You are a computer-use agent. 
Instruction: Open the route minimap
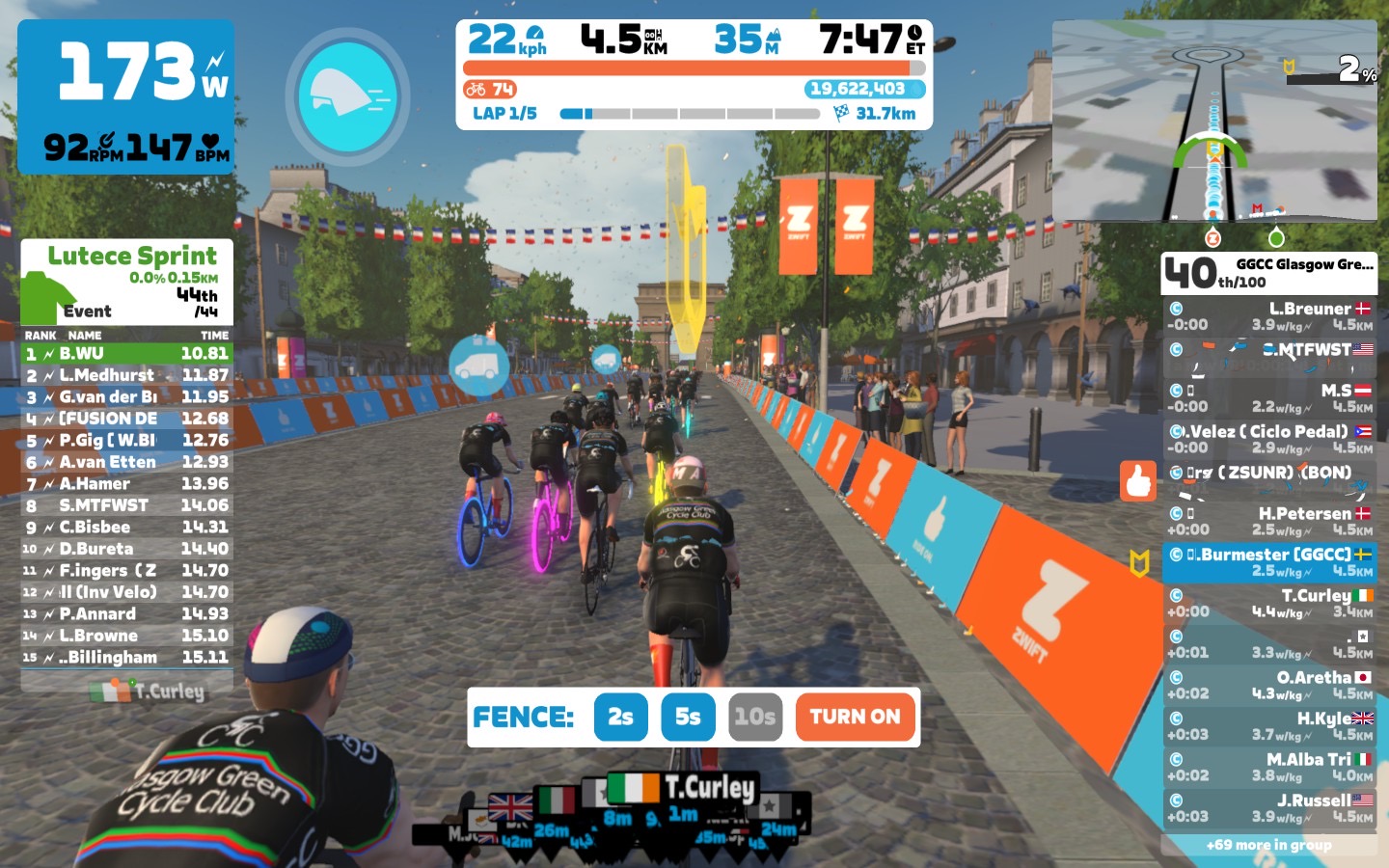pyautogui.click(x=1214, y=122)
